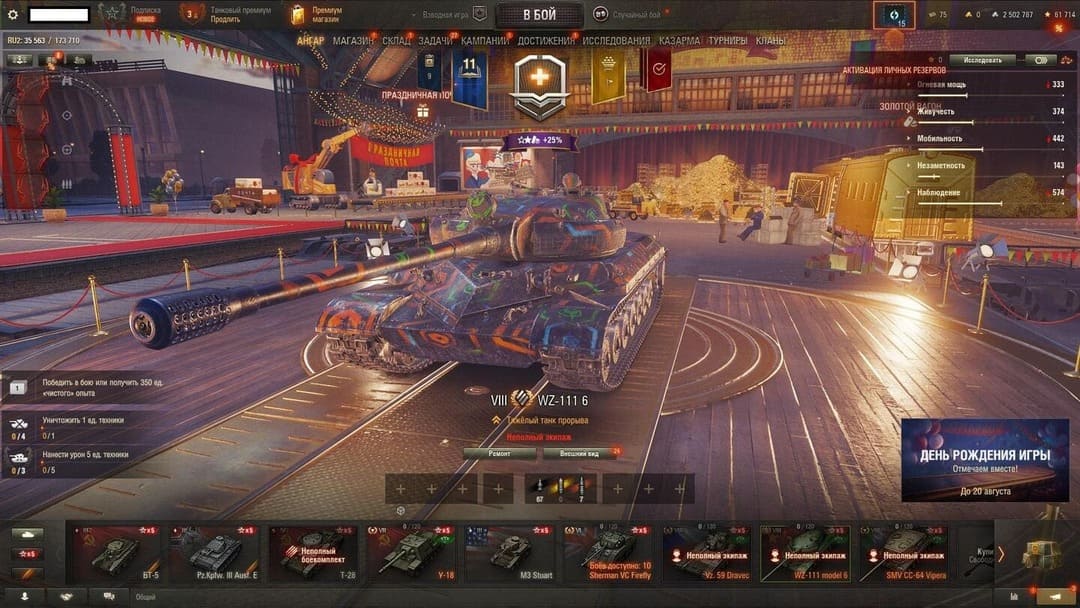The height and width of the screenshot is (608, 1080).
Task: Show the ДОСТИЖЕНИЯ tab
Action: (546, 41)
